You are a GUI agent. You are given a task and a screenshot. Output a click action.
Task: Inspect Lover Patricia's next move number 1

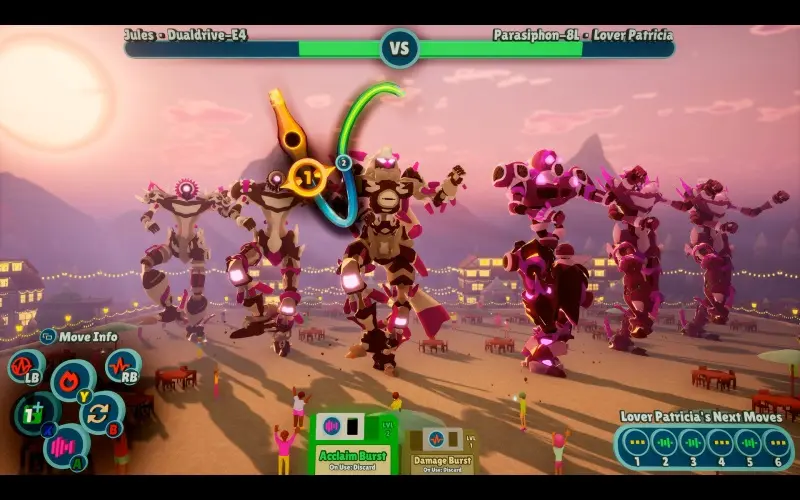click(x=633, y=442)
